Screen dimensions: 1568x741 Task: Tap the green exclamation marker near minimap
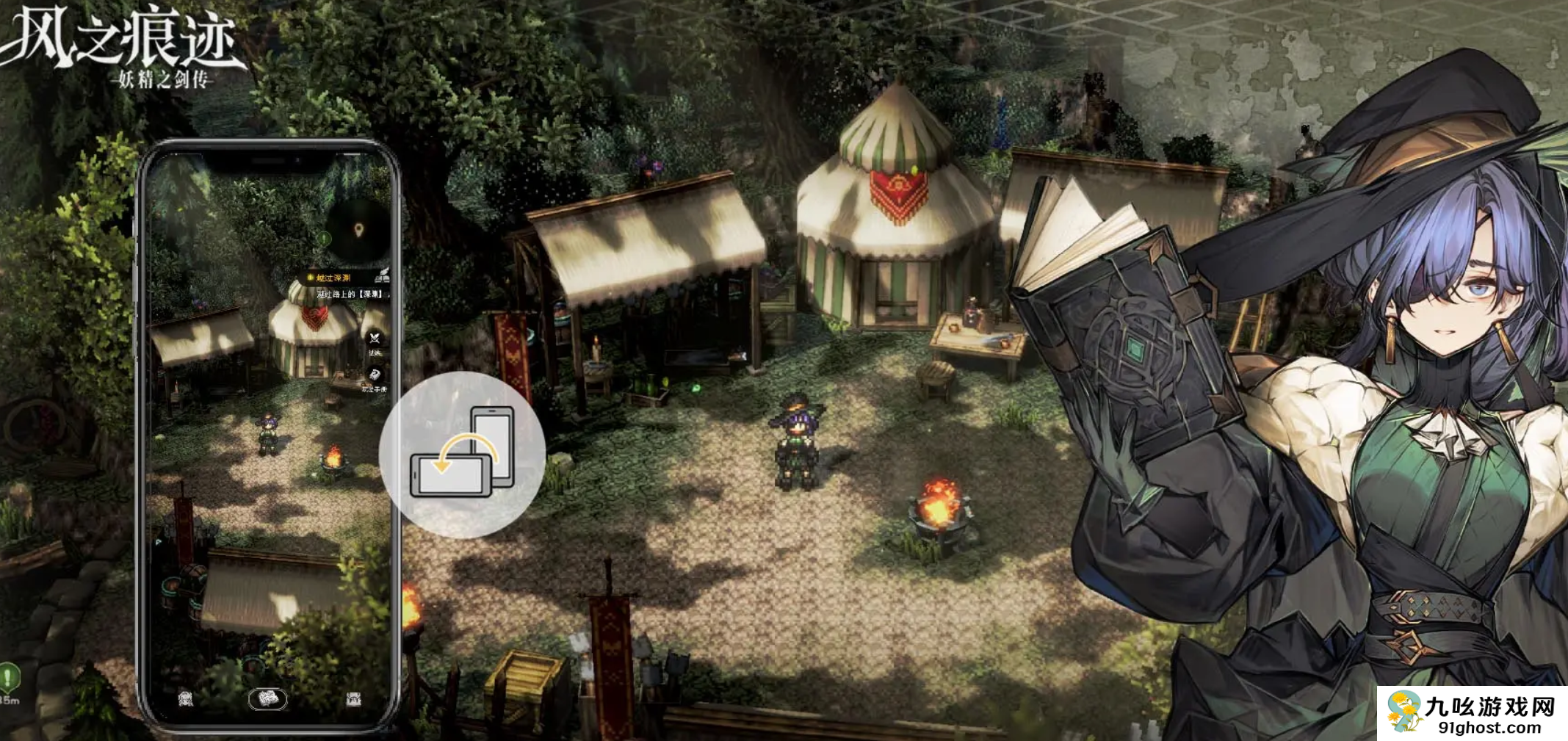click(325, 238)
